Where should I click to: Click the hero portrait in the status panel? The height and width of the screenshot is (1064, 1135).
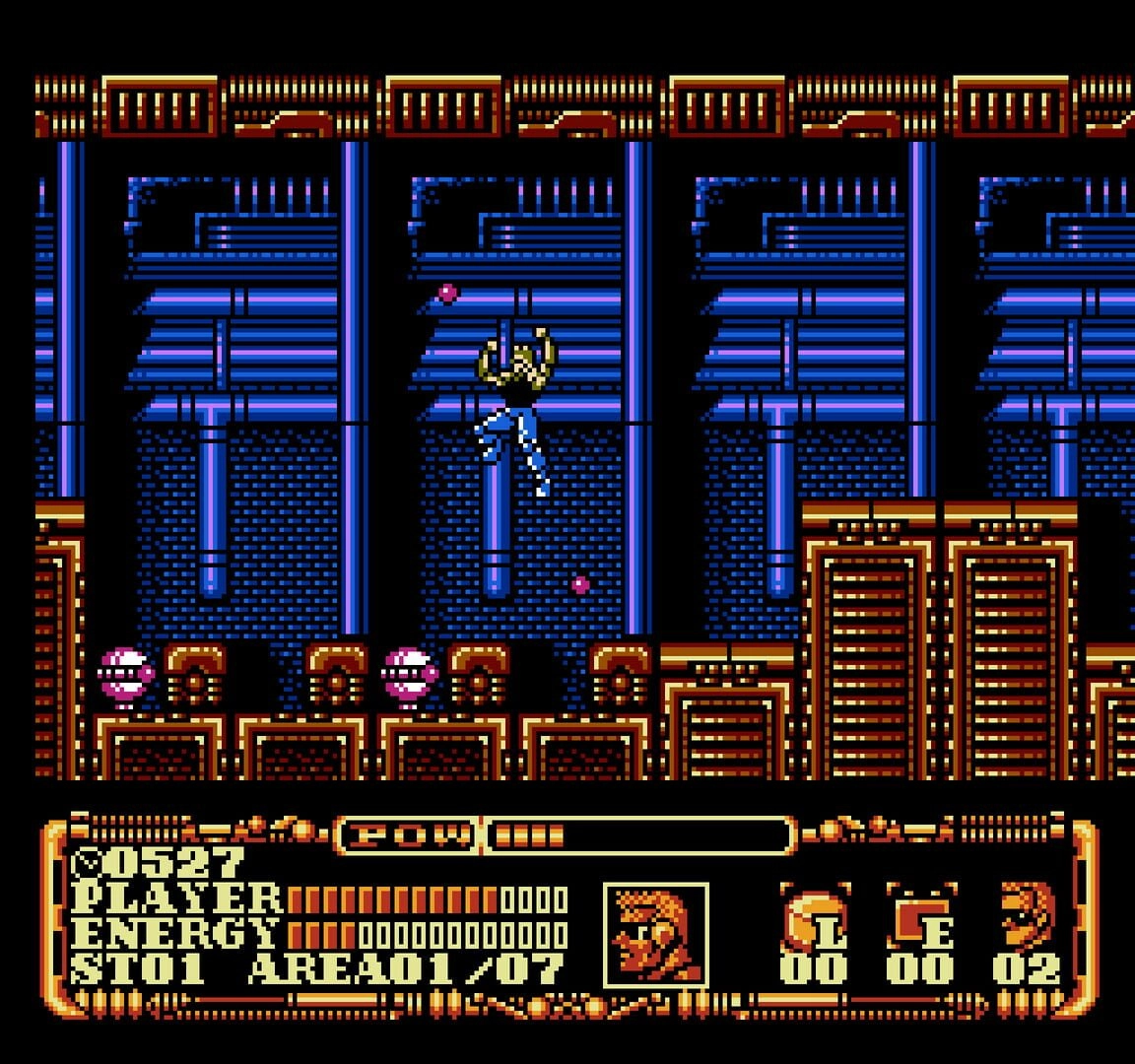point(656,934)
